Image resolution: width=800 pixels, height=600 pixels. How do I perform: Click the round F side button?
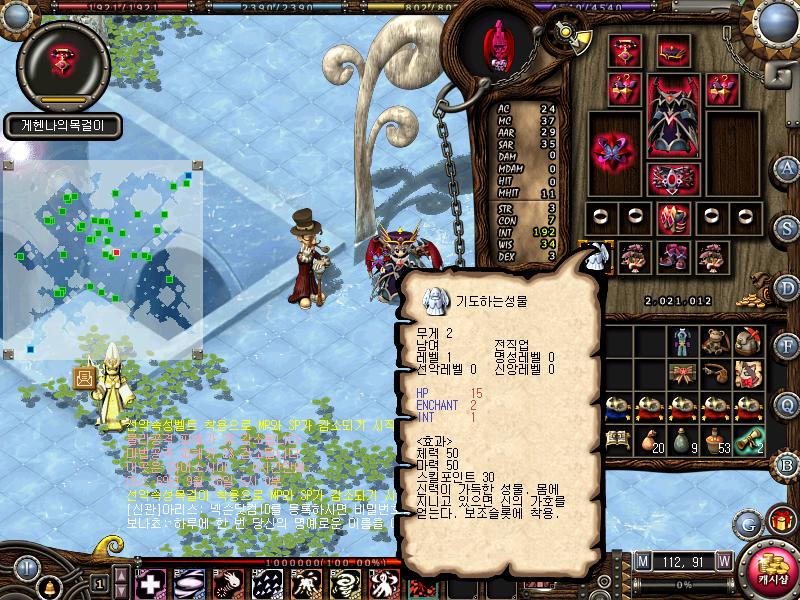click(787, 345)
